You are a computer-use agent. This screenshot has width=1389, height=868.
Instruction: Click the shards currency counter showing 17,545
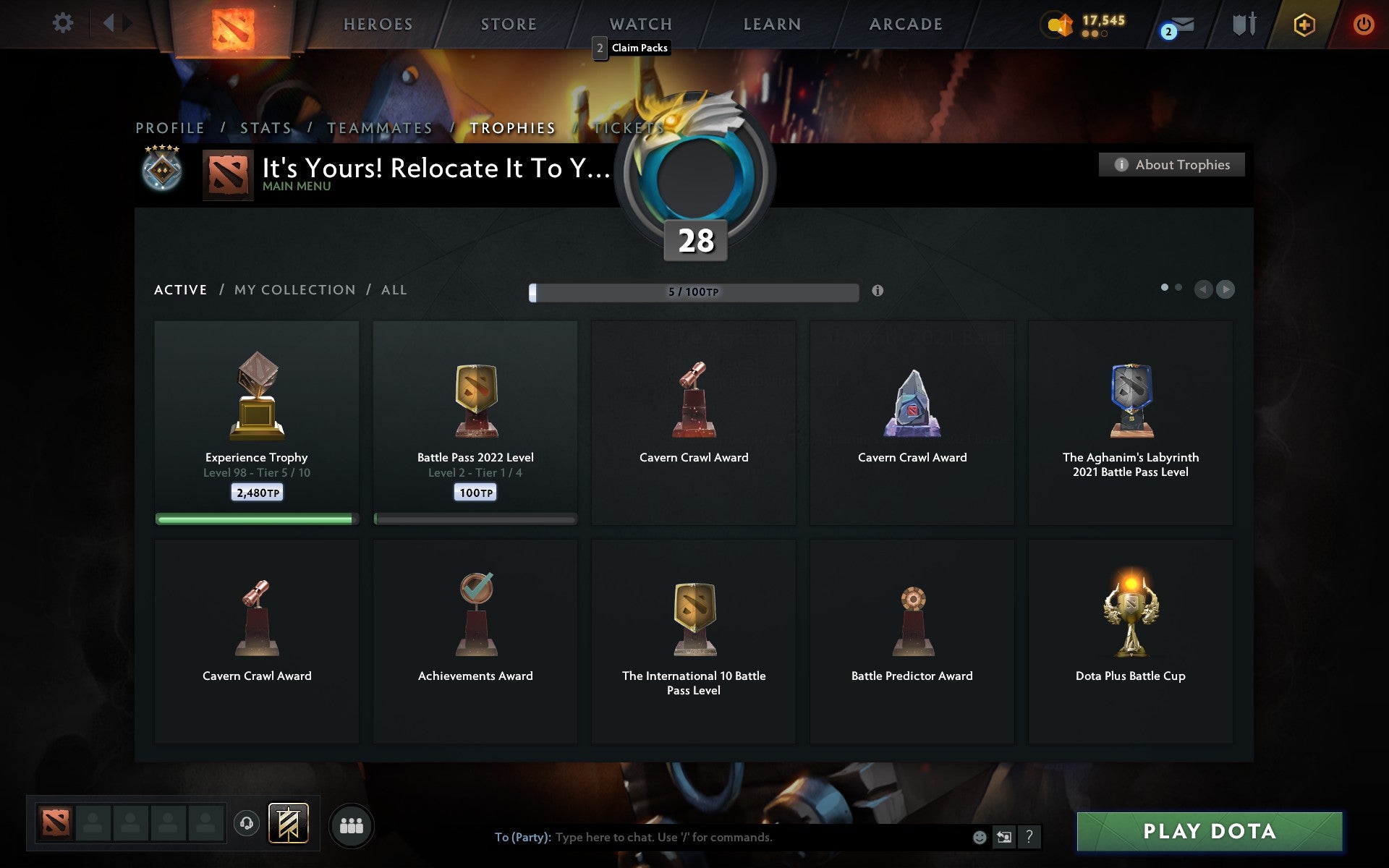pos(1084,24)
